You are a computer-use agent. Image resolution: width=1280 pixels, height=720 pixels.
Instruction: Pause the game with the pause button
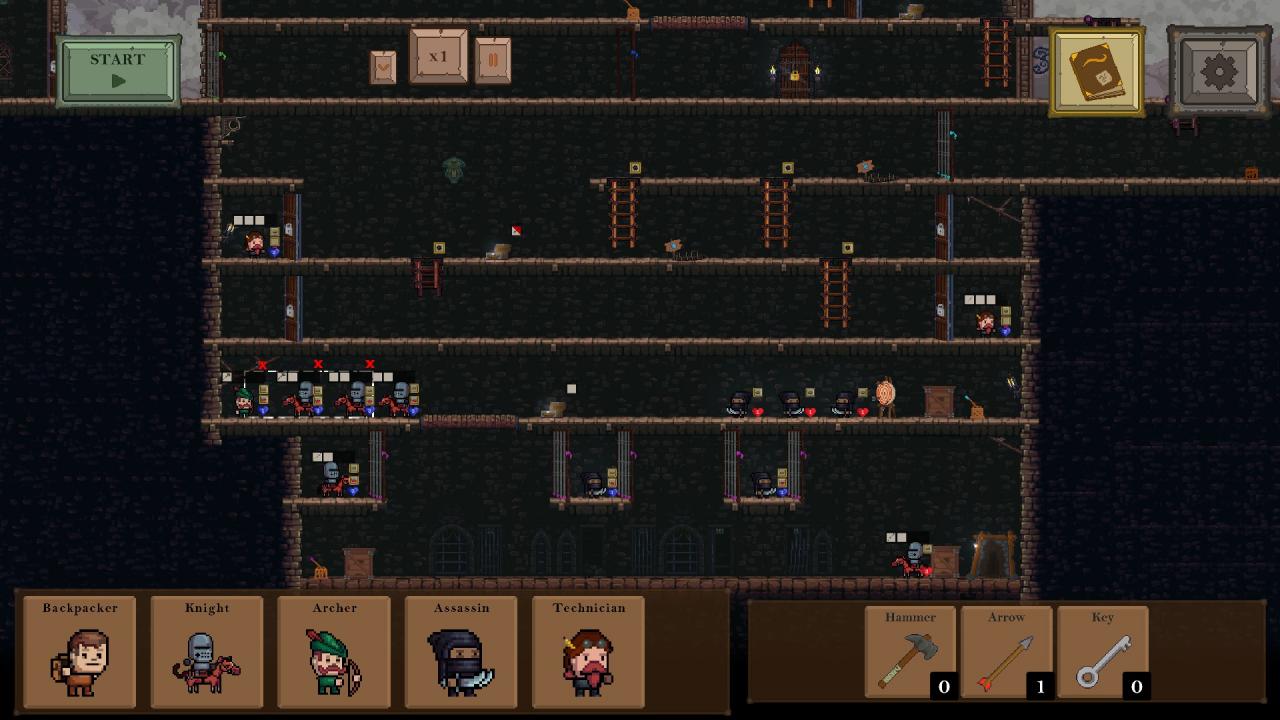(x=493, y=61)
